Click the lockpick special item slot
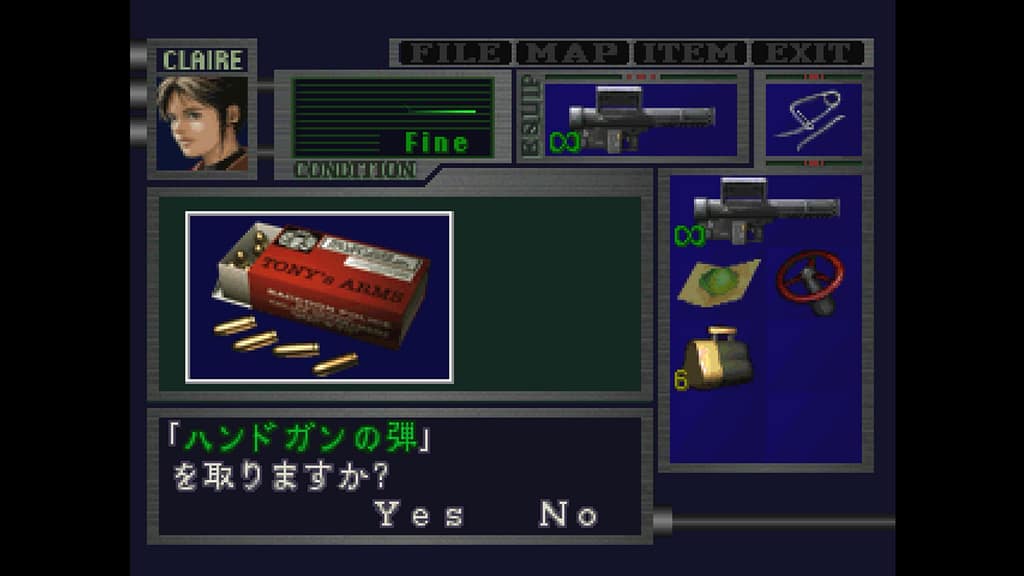The width and height of the screenshot is (1024, 576). [x=812, y=119]
